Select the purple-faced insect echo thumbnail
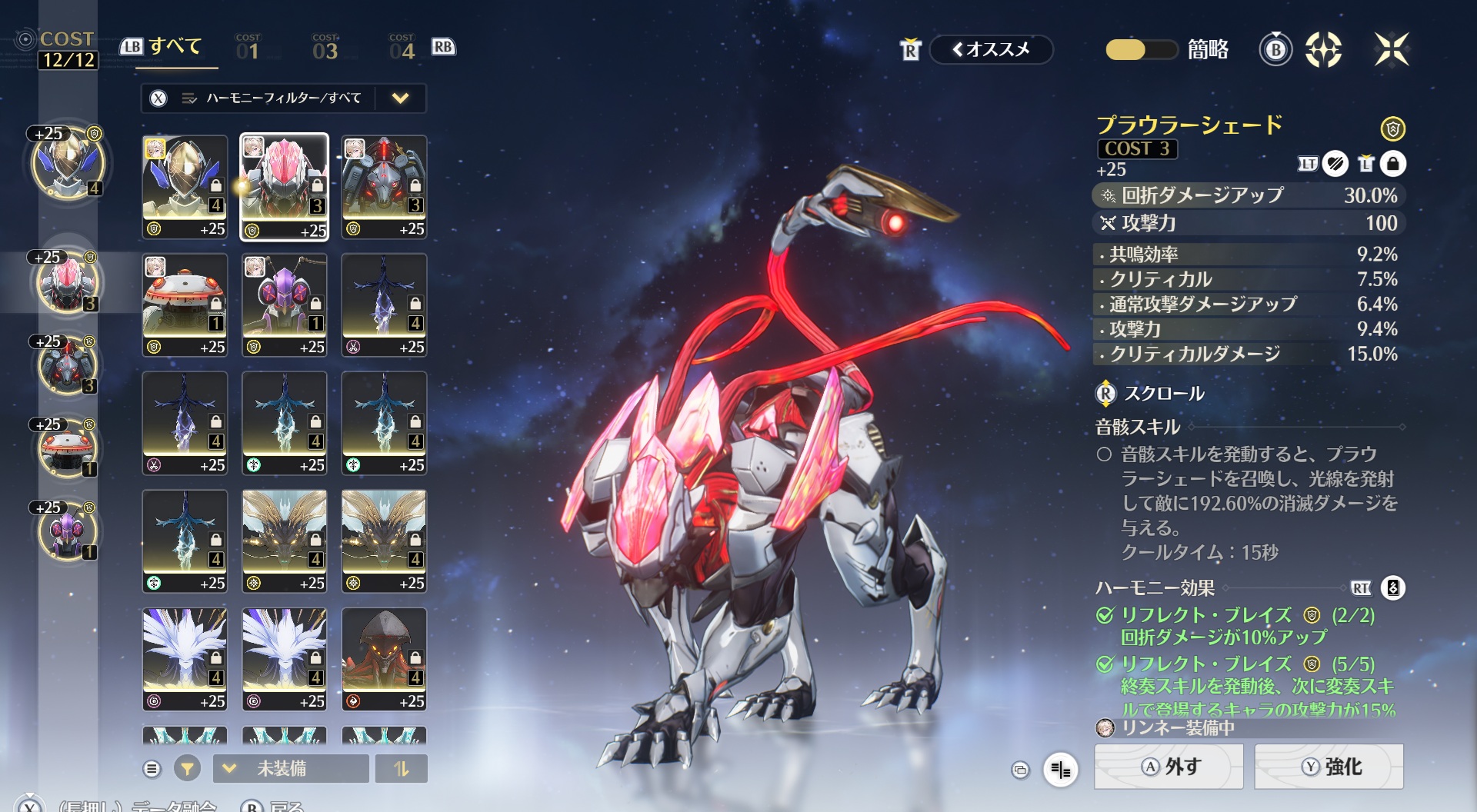The width and height of the screenshot is (1477, 812). point(285,305)
